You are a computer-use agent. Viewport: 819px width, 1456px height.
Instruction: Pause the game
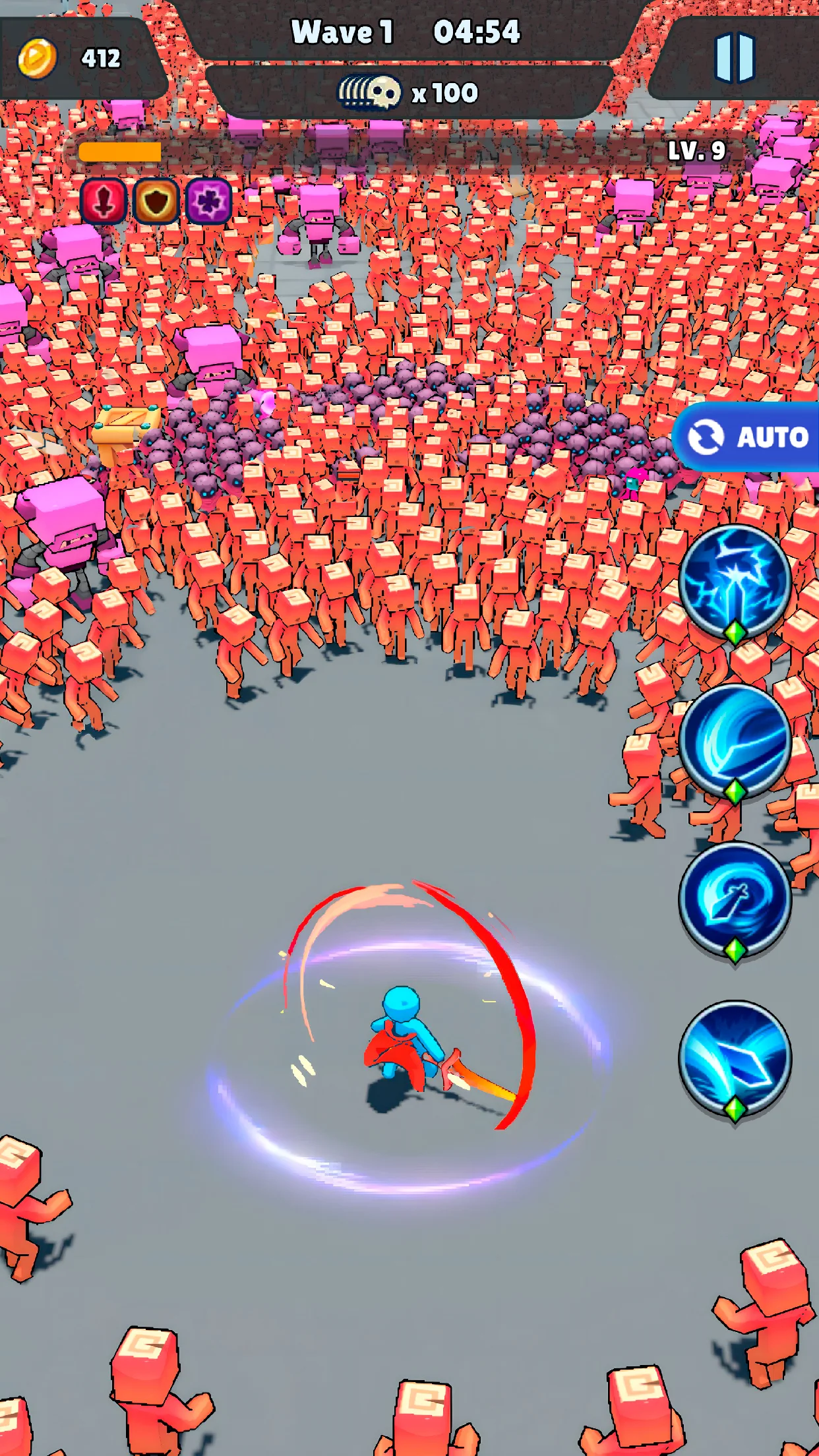[734, 57]
